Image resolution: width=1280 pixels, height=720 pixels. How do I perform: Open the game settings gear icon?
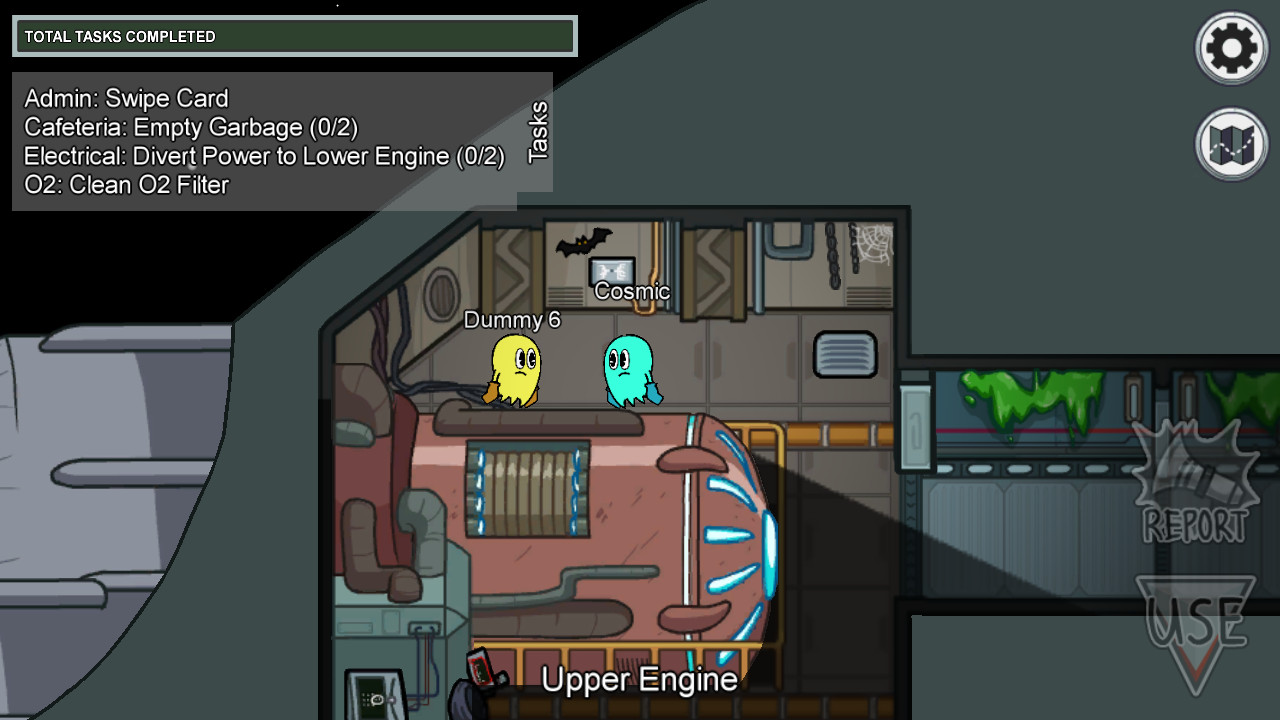pos(1231,47)
